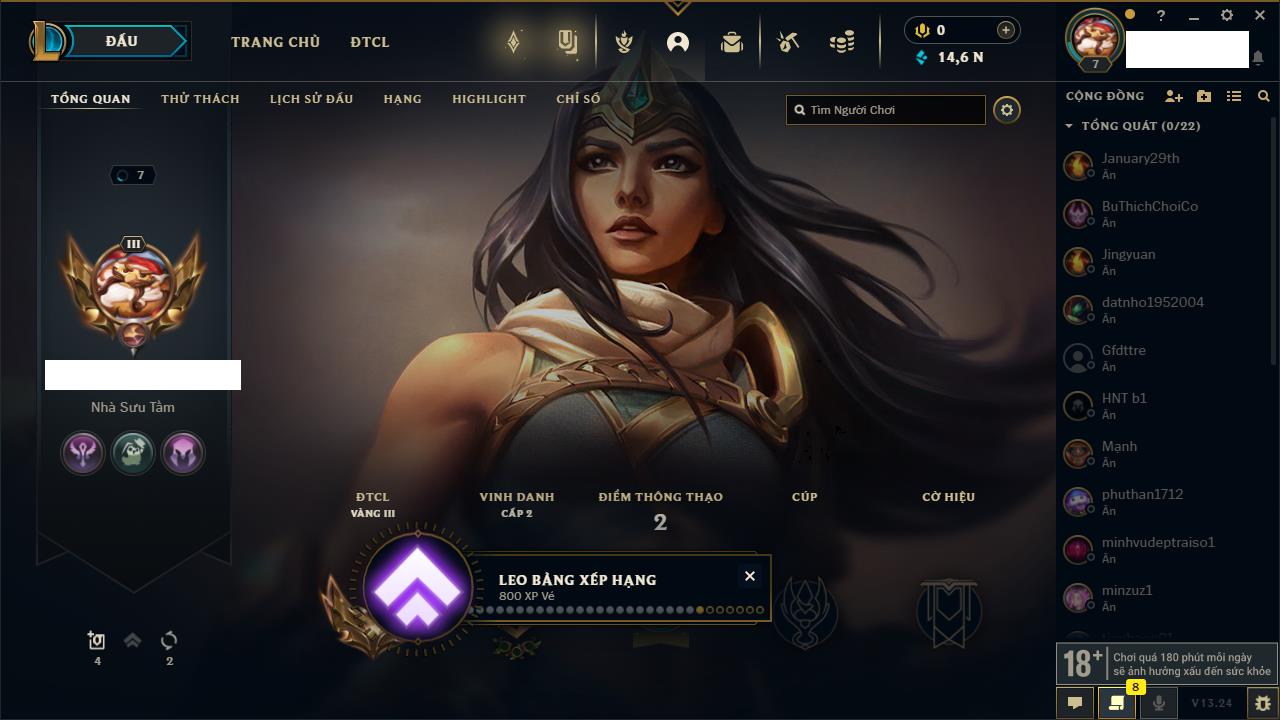Show the HIGHLIGHT tab

(x=488, y=99)
